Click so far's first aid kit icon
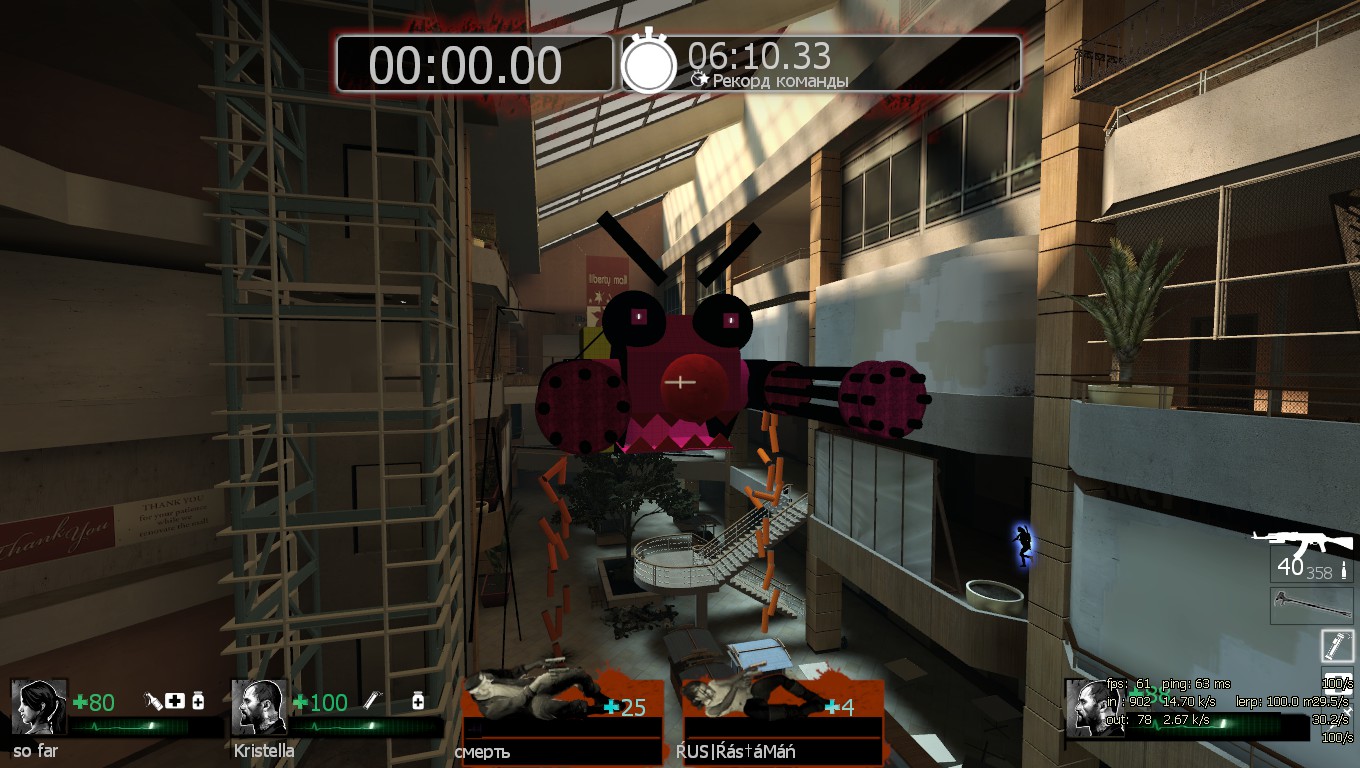This screenshot has width=1360, height=768. pos(176,702)
